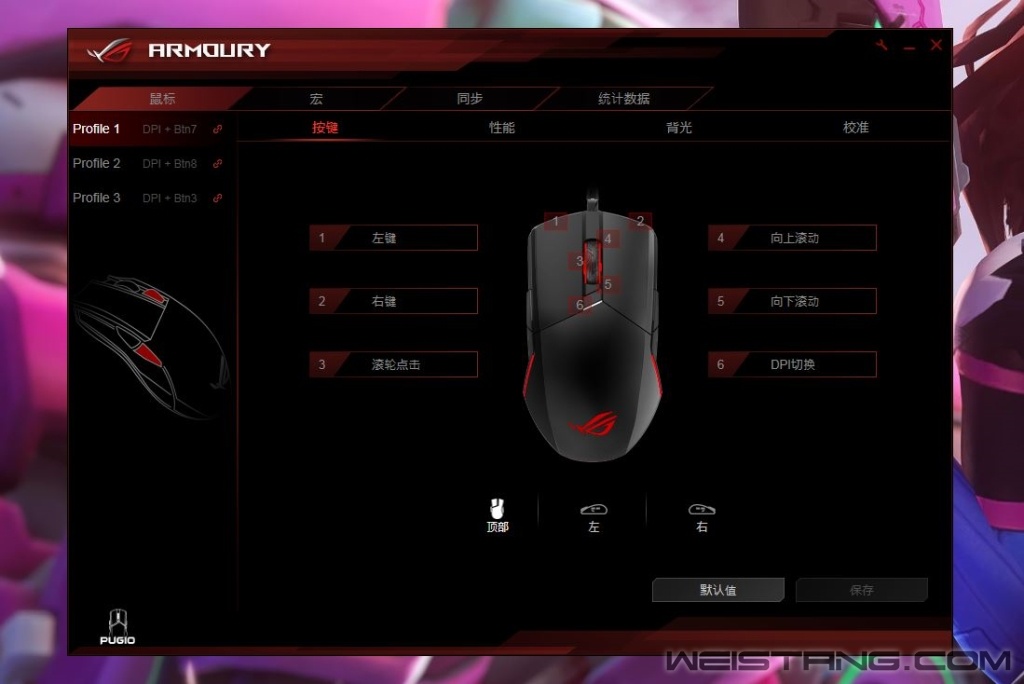1024x684 pixels.
Task: Select Profile 1 in the profile list
Action: 97,129
